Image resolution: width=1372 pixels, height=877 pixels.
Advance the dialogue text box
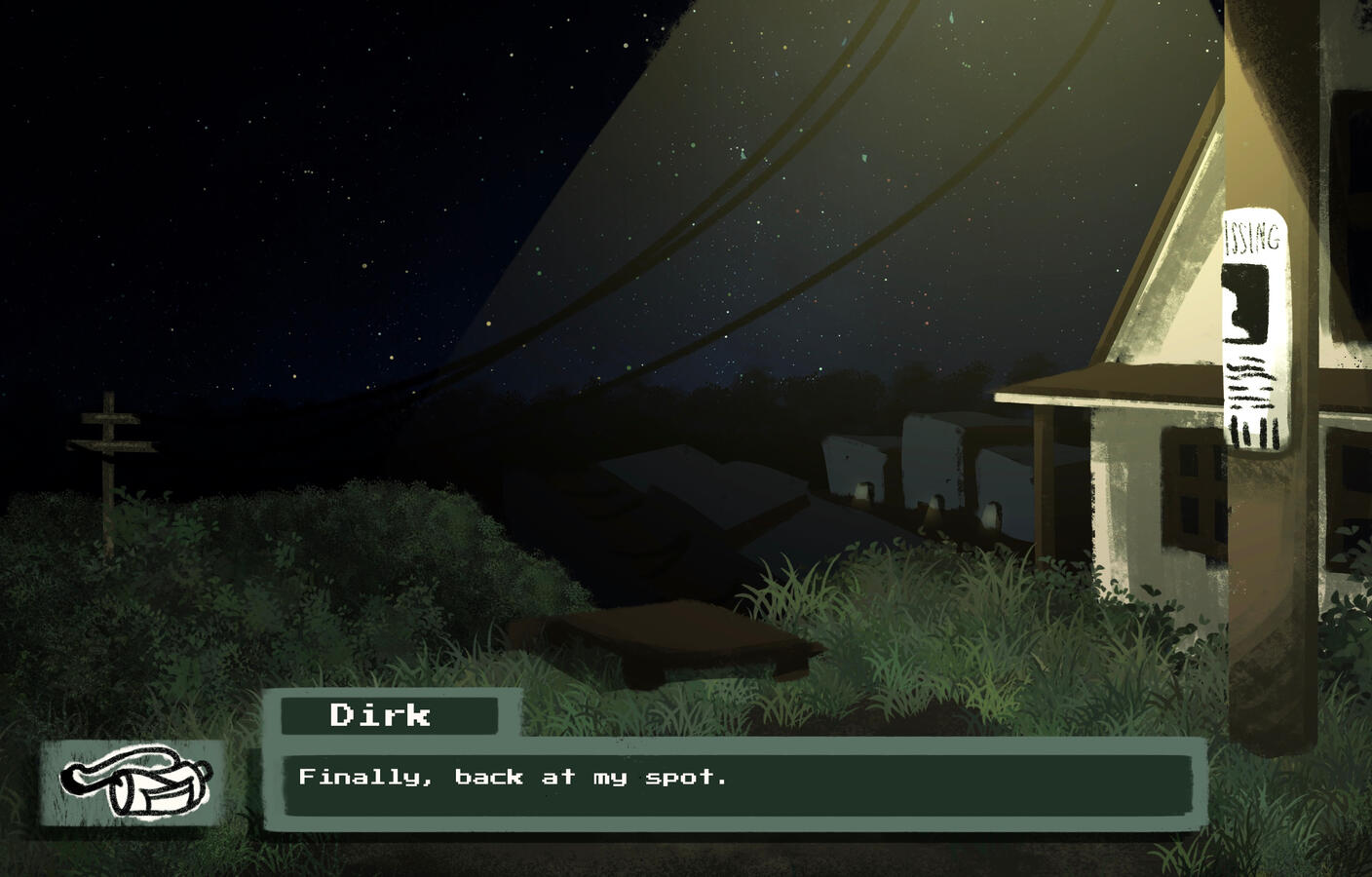[737, 783]
